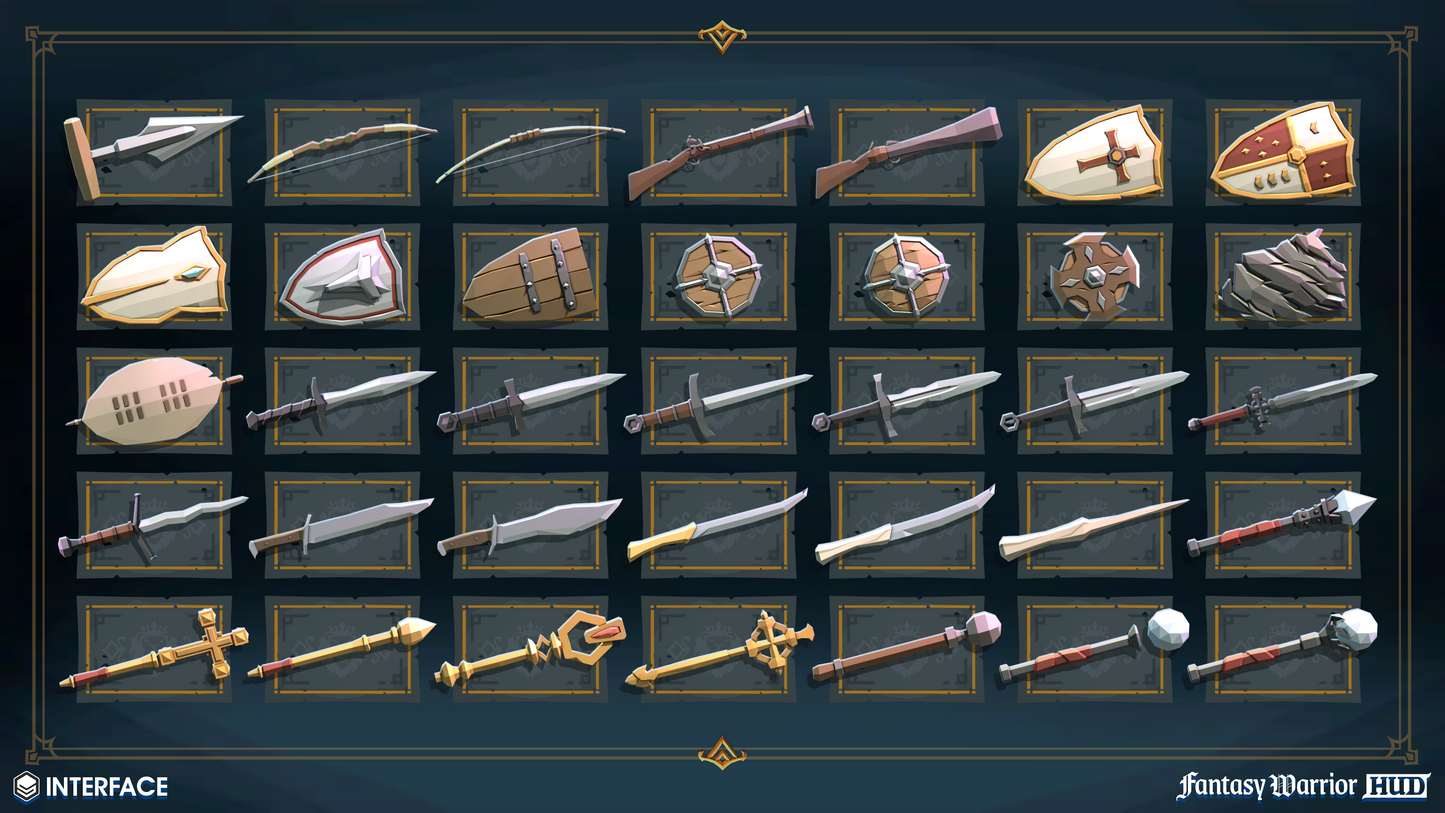Select the golden cross-headed scepter
The height and width of the screenshot is (813, 1445).
[154, 648]
